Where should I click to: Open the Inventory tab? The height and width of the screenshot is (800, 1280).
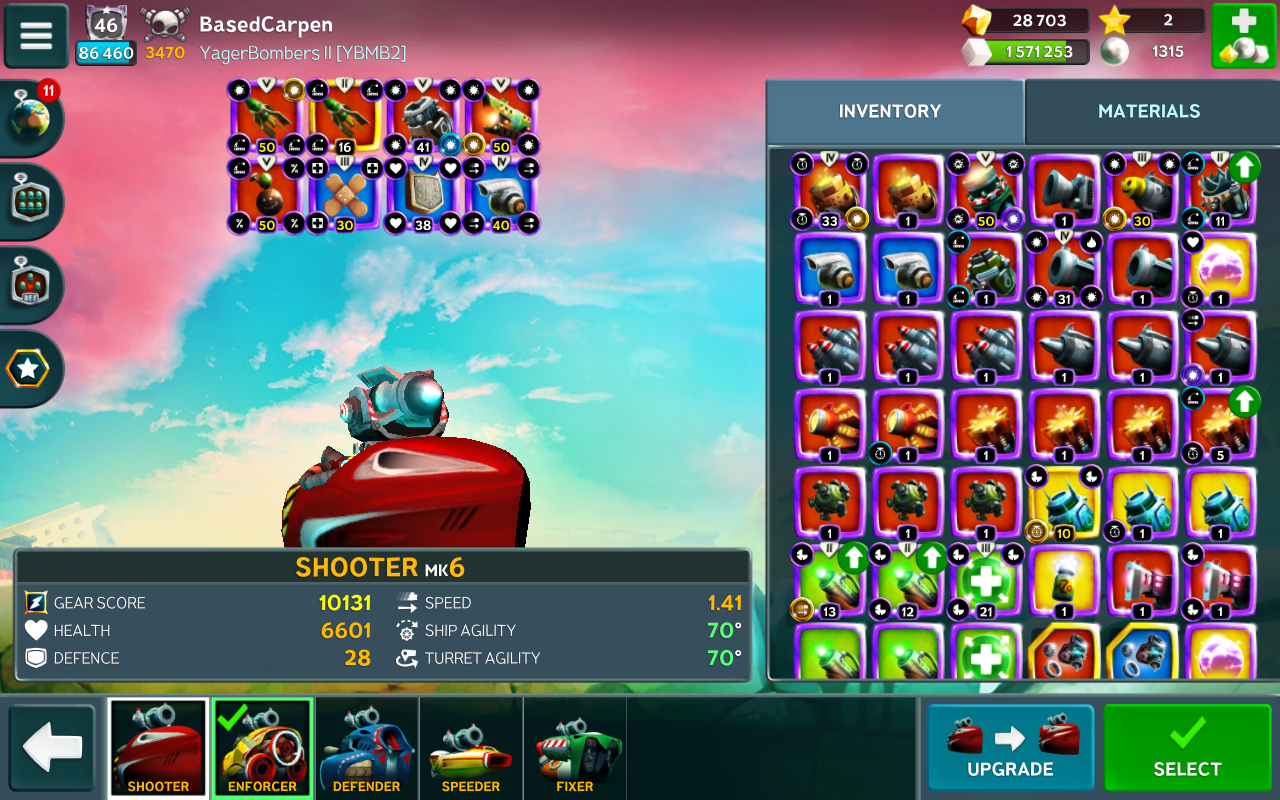[890, 111]
